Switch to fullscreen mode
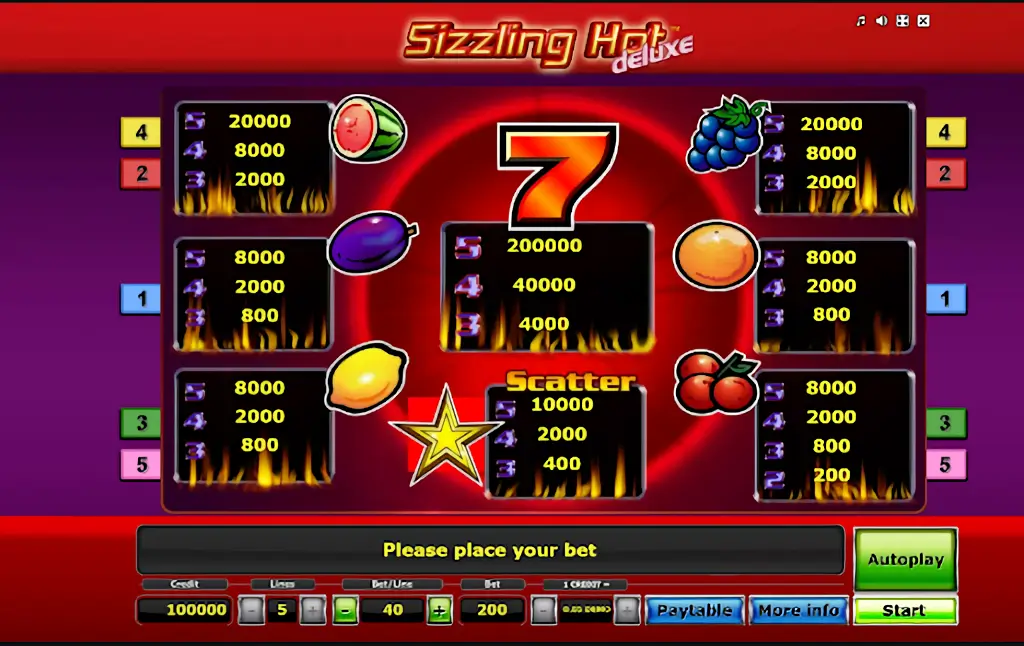 point(903,21)
